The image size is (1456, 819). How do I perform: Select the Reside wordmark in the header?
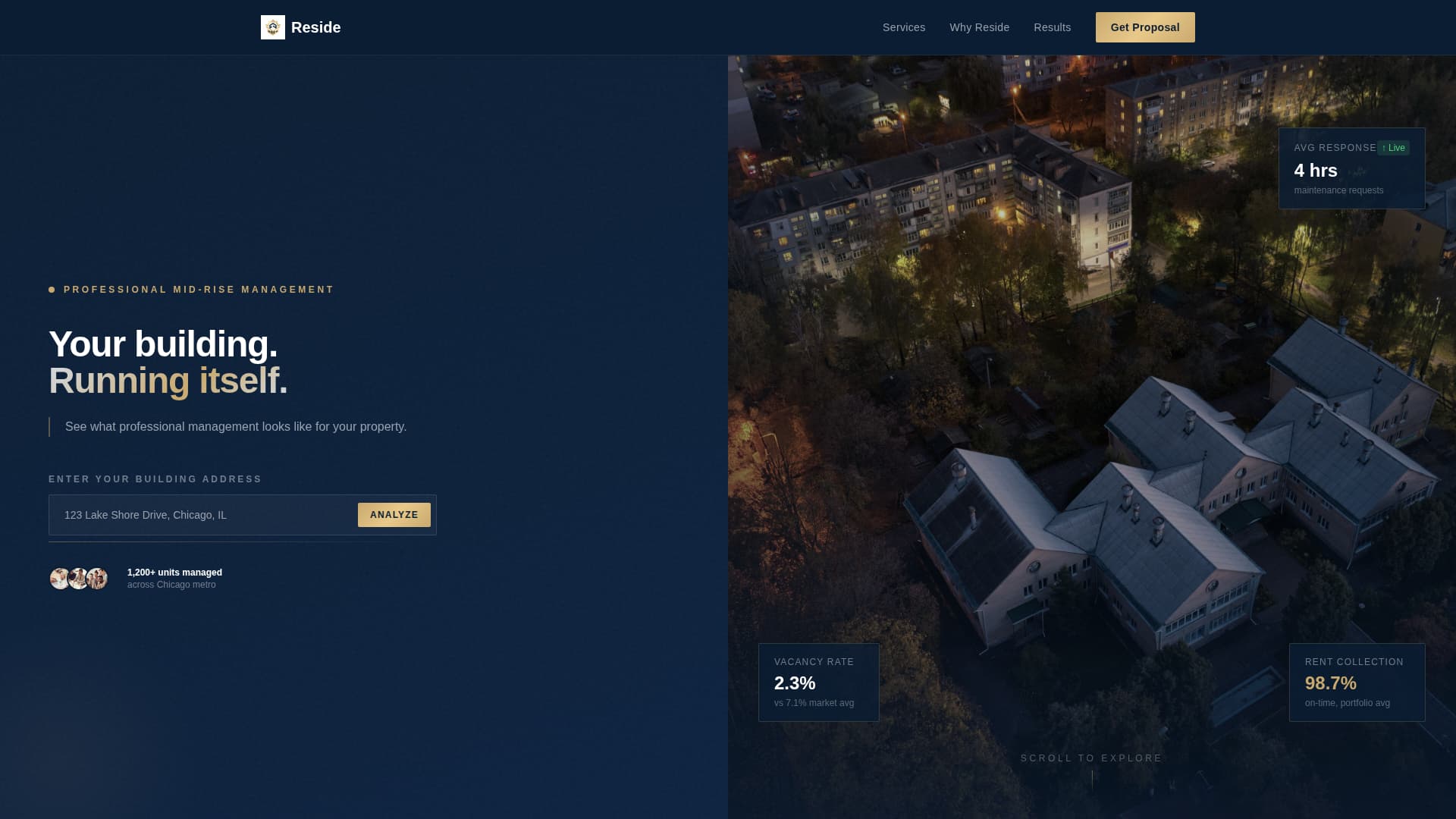(x=316, y=27)
